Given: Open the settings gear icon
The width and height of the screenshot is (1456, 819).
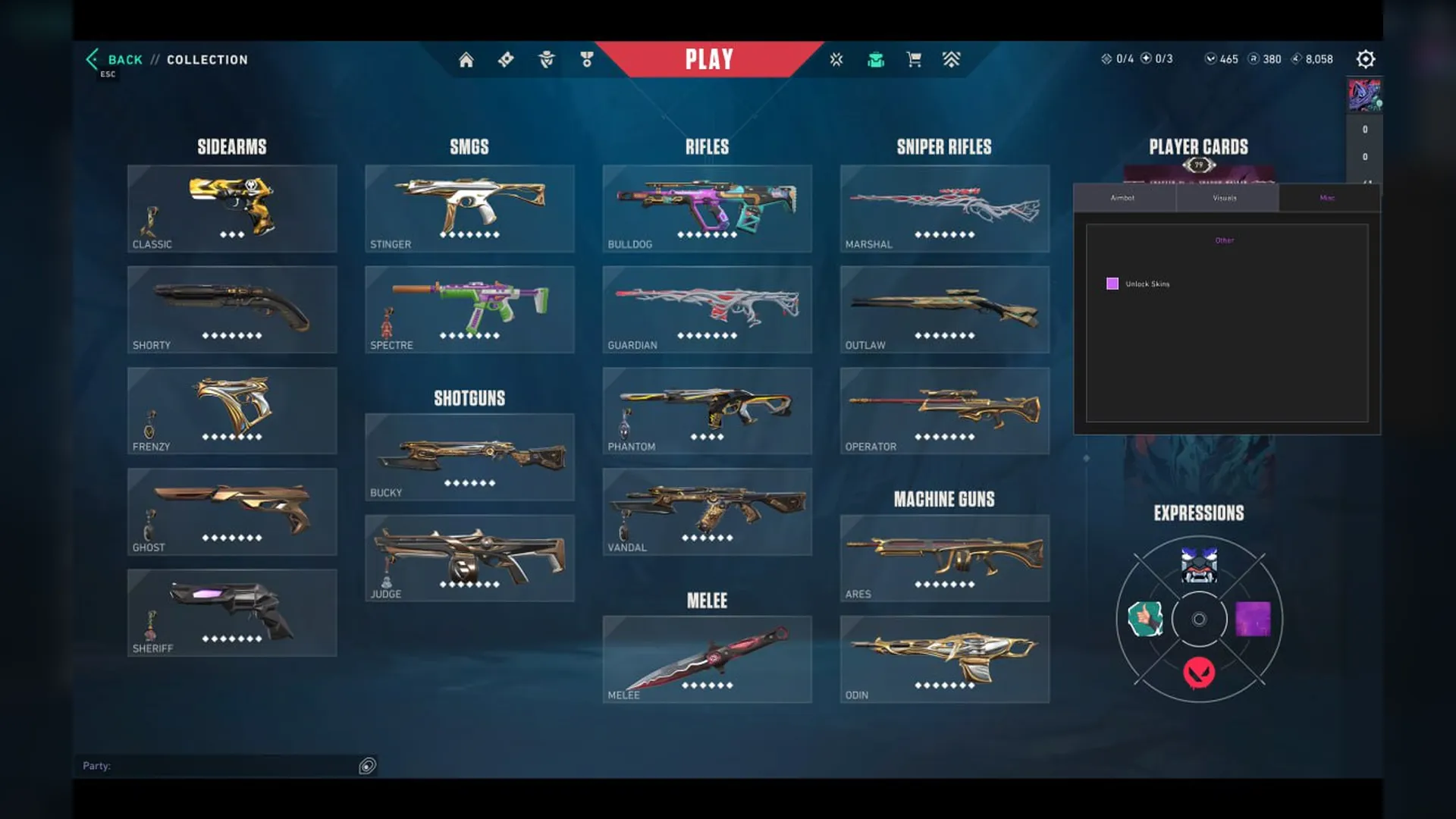Looking at the screenshot, I should pos(1365,59).
